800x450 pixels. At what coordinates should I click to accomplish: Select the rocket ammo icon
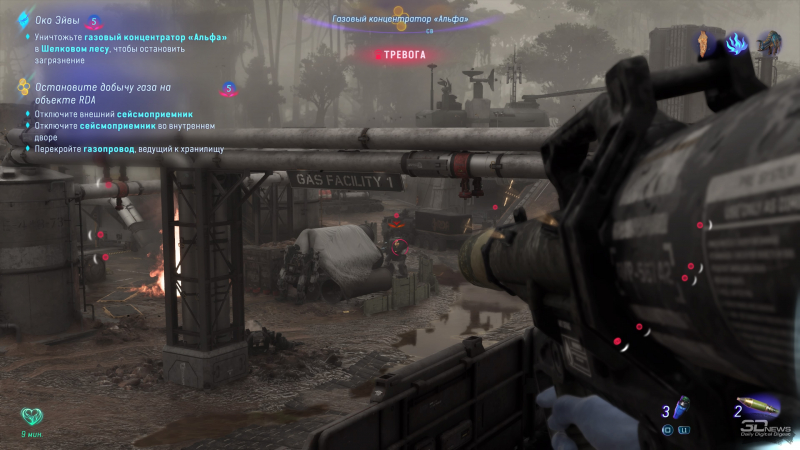[x=762, y=408]
